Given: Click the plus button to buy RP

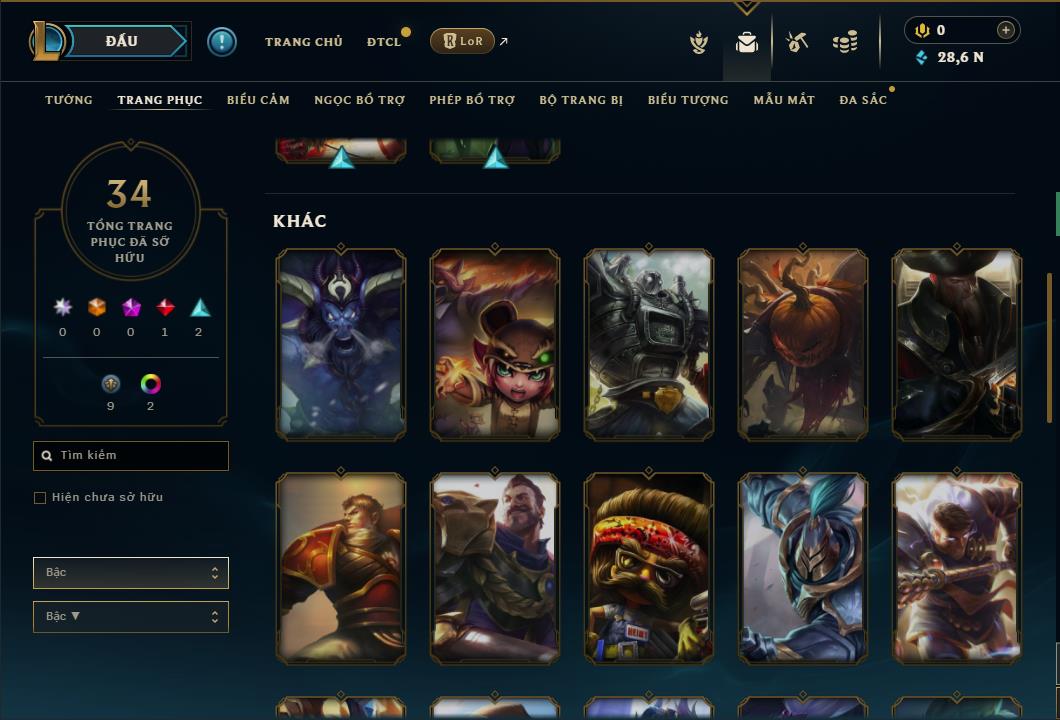Looking at the screenshot, I should (x=1006, y=30).
